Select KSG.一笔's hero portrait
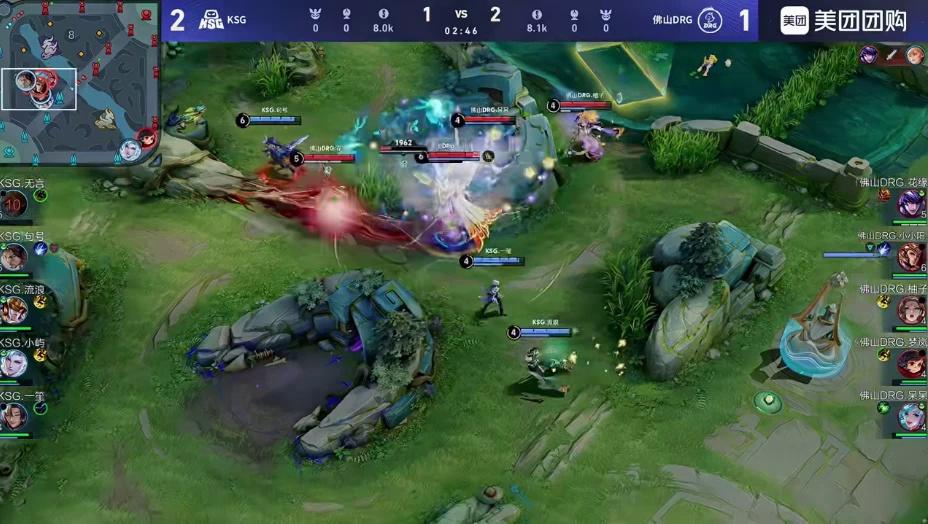928x524 pixels. tap(13, 415)
